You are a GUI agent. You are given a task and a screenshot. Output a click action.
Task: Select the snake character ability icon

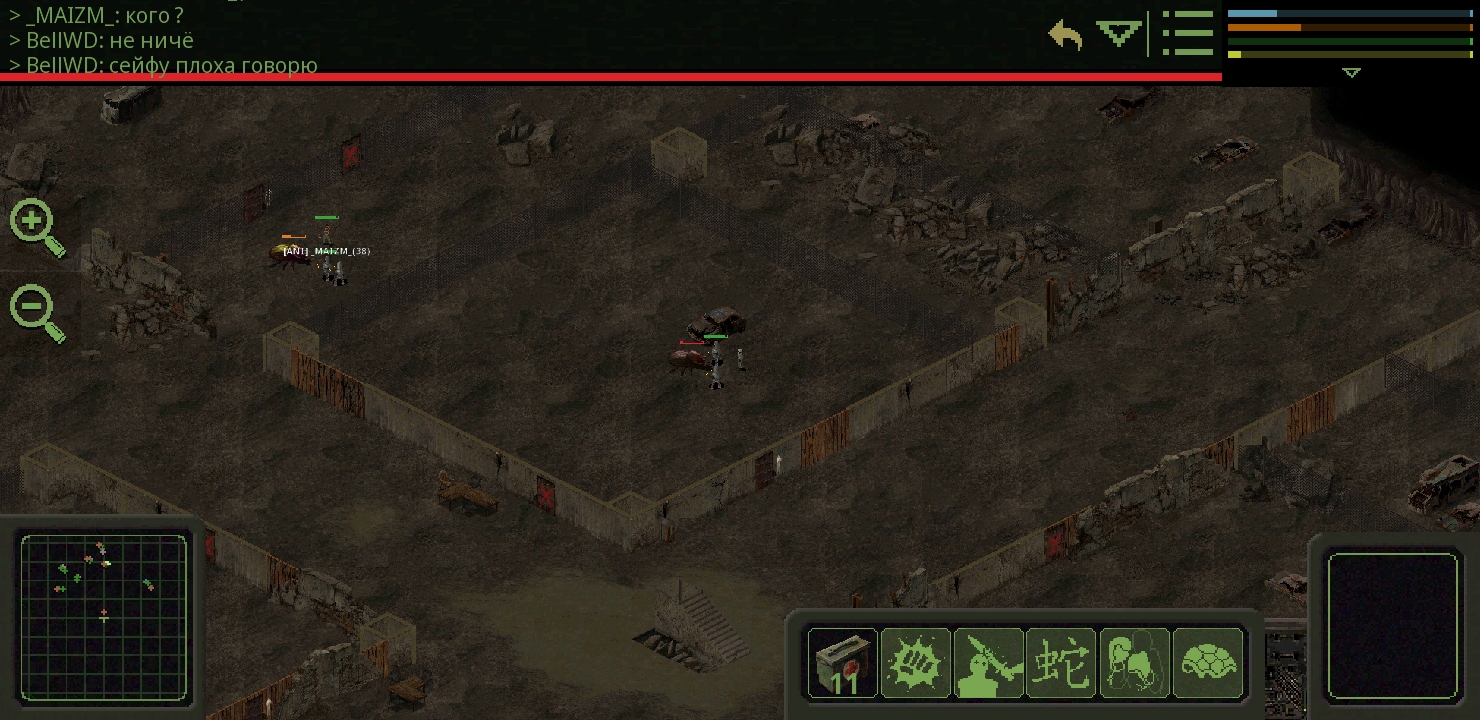click(x=1062, y=662)
